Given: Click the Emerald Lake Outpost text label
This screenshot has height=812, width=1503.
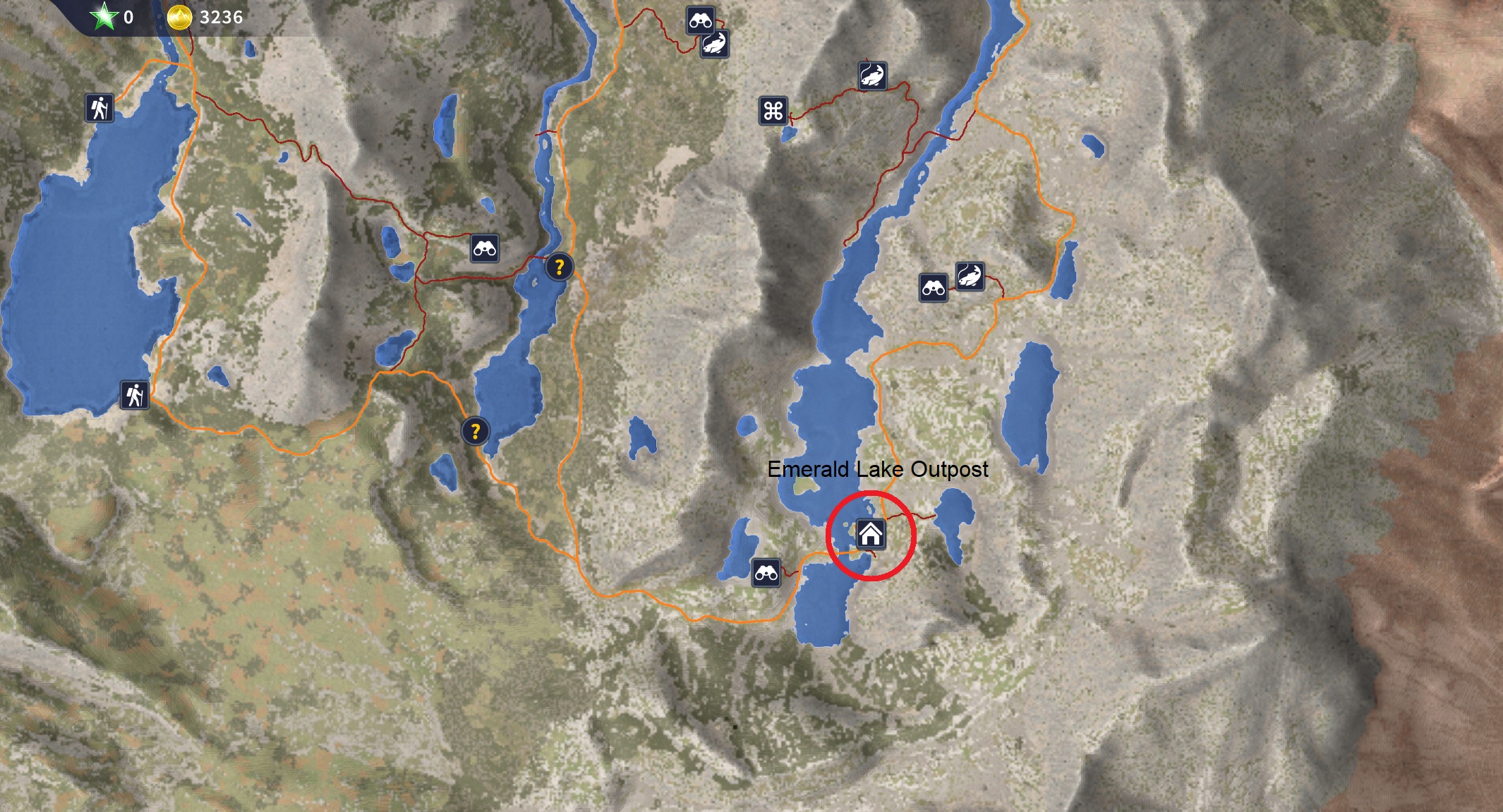Looking at the screenshot, I should tap(878, 468).
